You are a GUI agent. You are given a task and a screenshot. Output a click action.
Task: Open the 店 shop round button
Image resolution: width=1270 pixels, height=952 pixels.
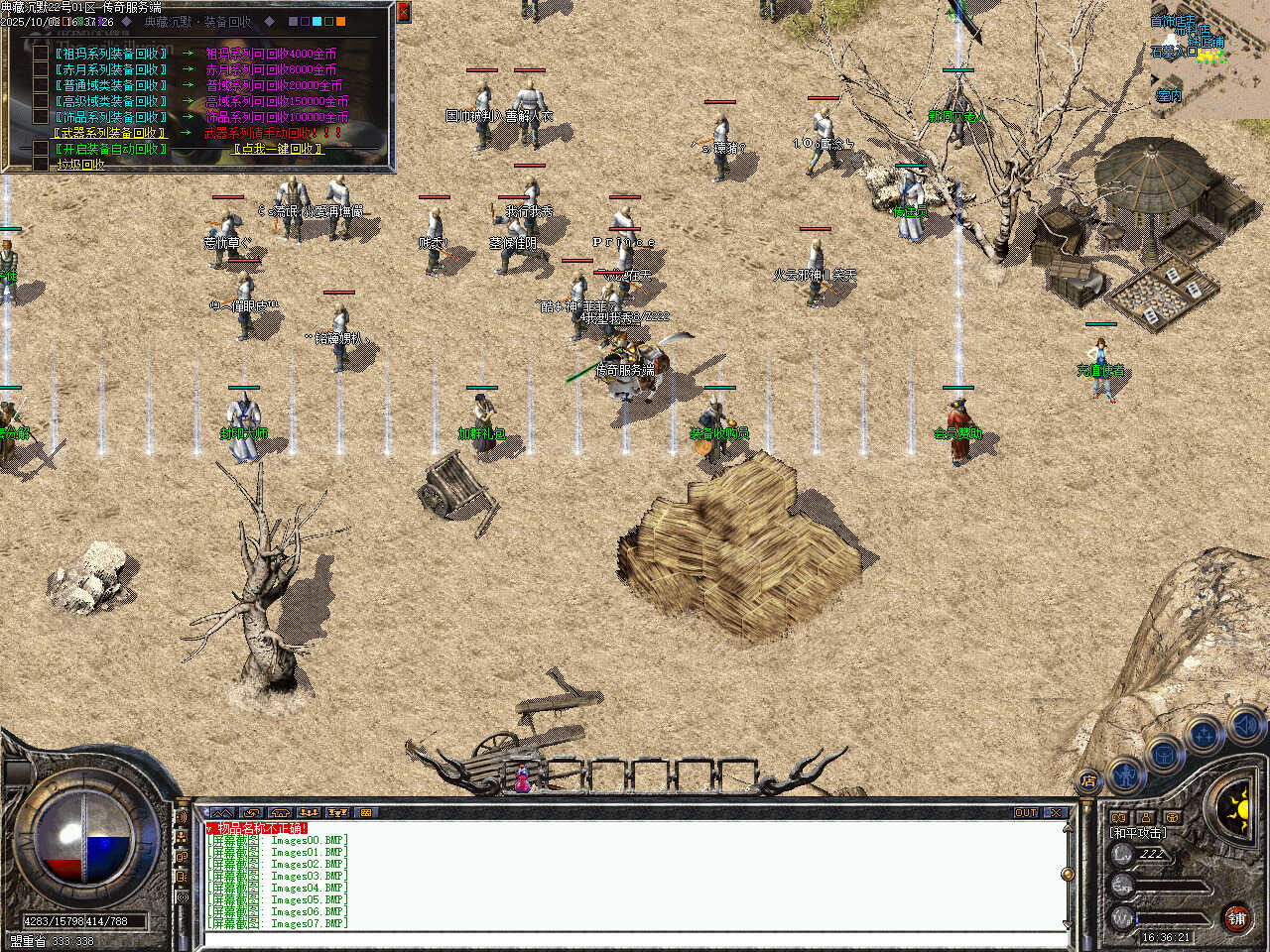tap(1088, 780)
